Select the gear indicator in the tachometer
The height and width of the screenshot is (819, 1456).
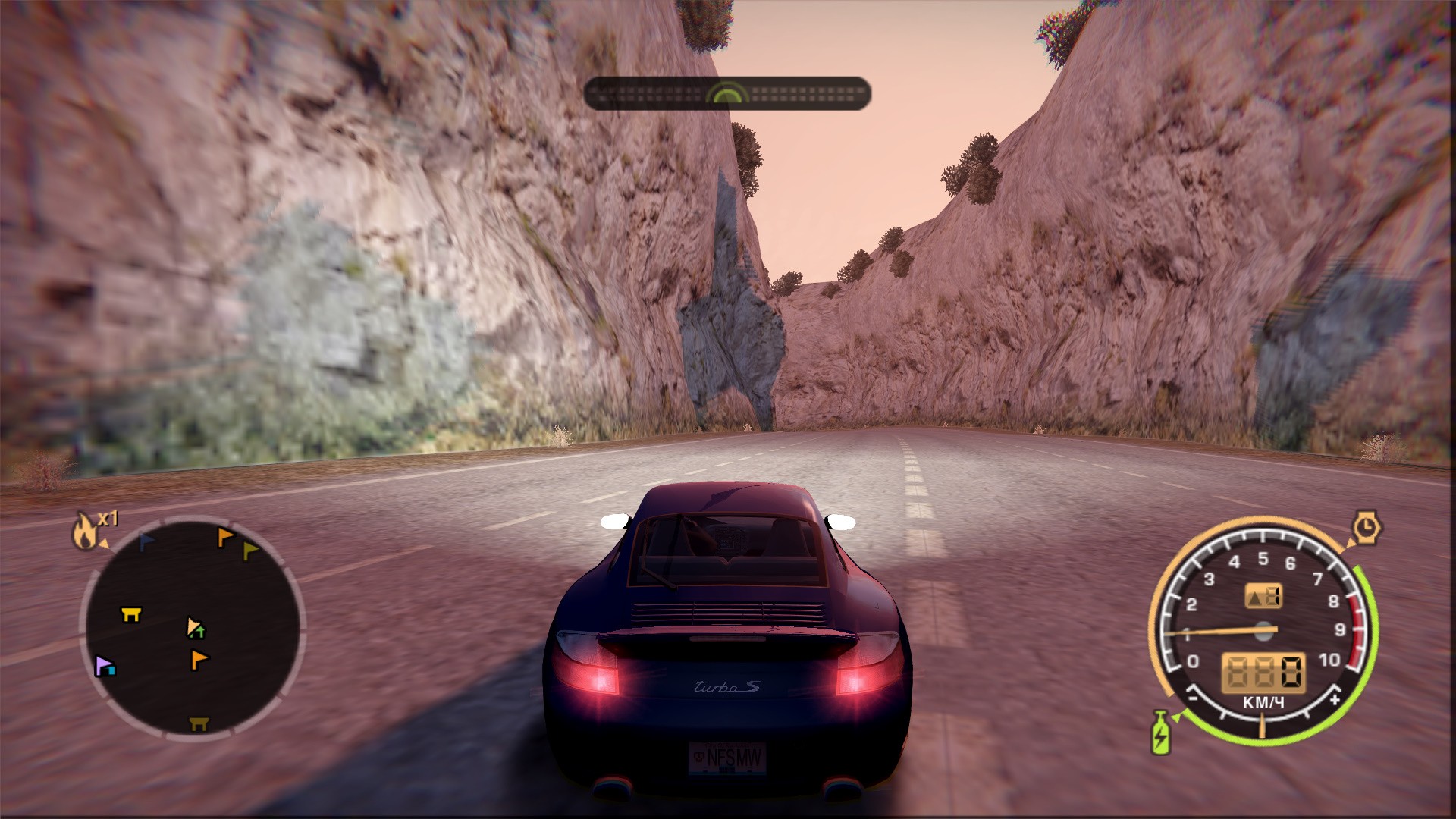[1263, 596]
